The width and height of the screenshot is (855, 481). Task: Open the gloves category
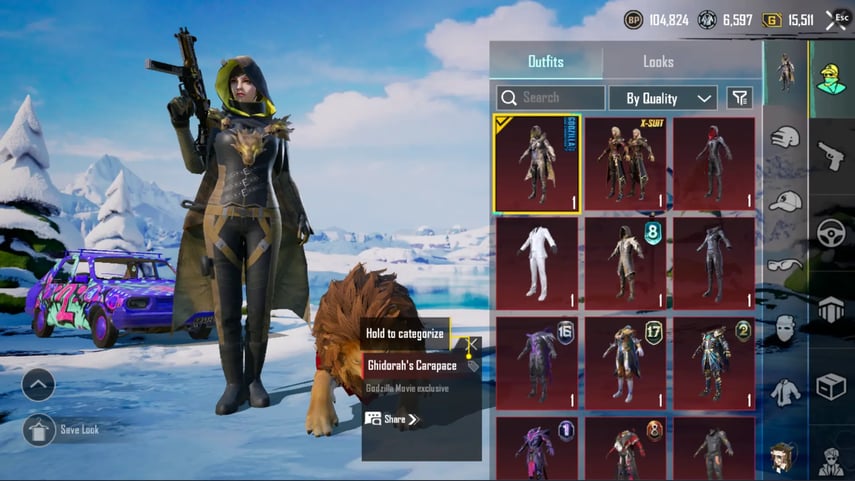coord(786,138)
